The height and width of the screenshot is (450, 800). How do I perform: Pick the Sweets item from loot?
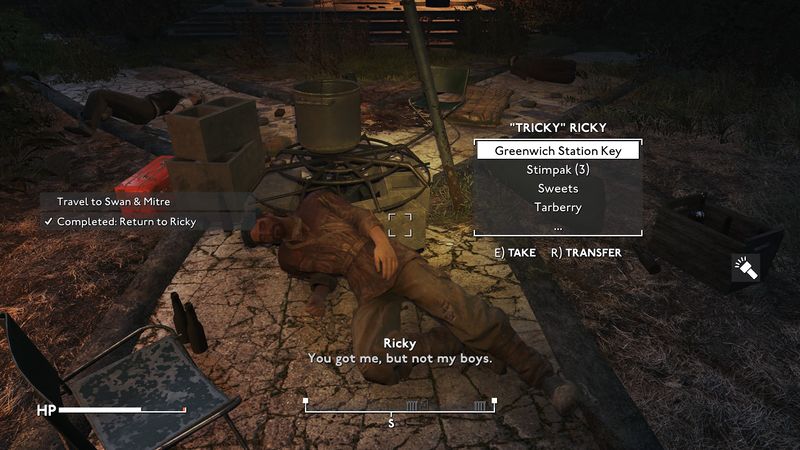(558, 188)
